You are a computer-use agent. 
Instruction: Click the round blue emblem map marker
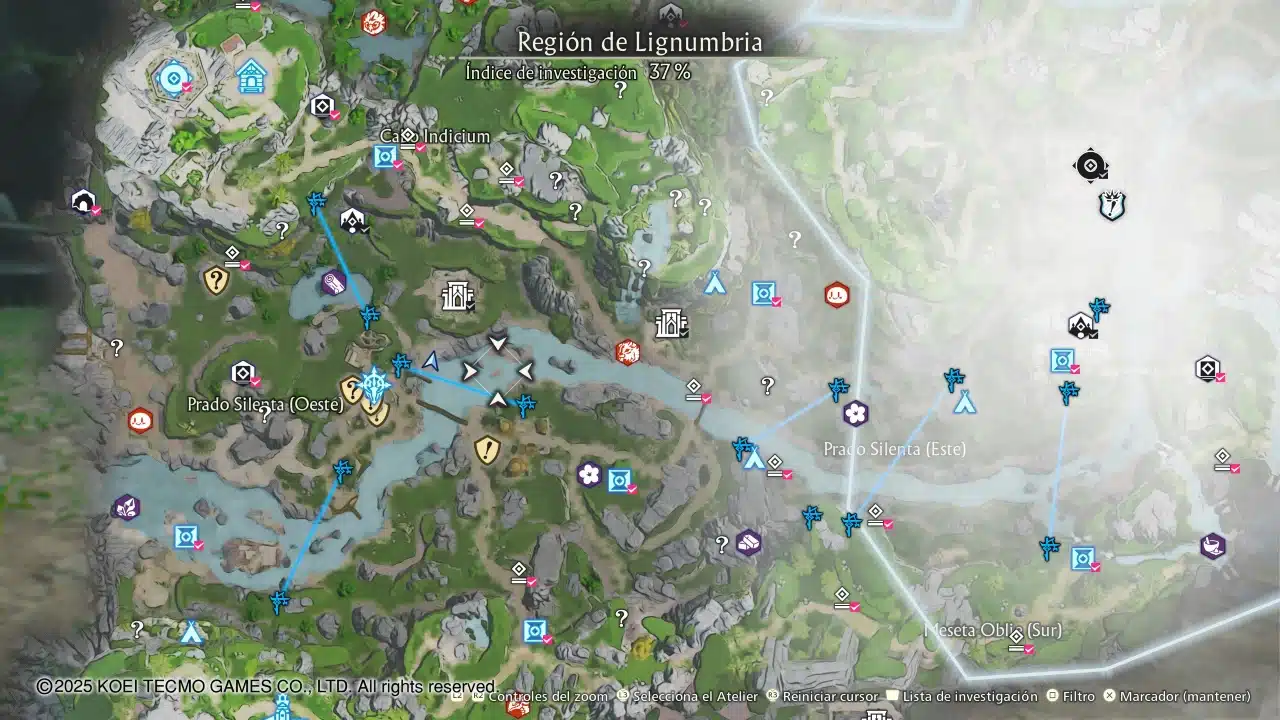coord(173,76)
